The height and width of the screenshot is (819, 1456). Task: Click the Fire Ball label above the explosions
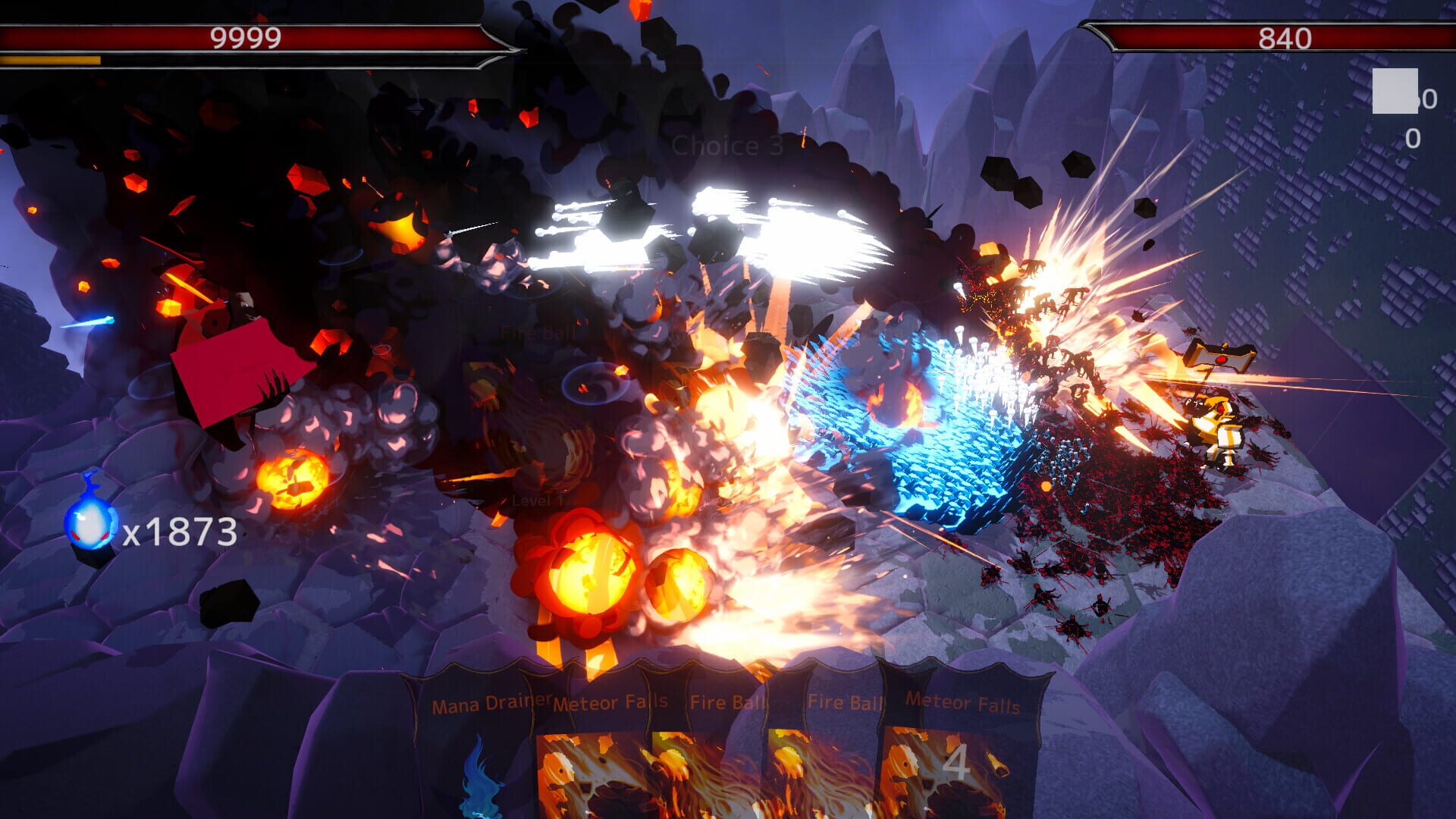pyautogui.click(x=537, y=331)
